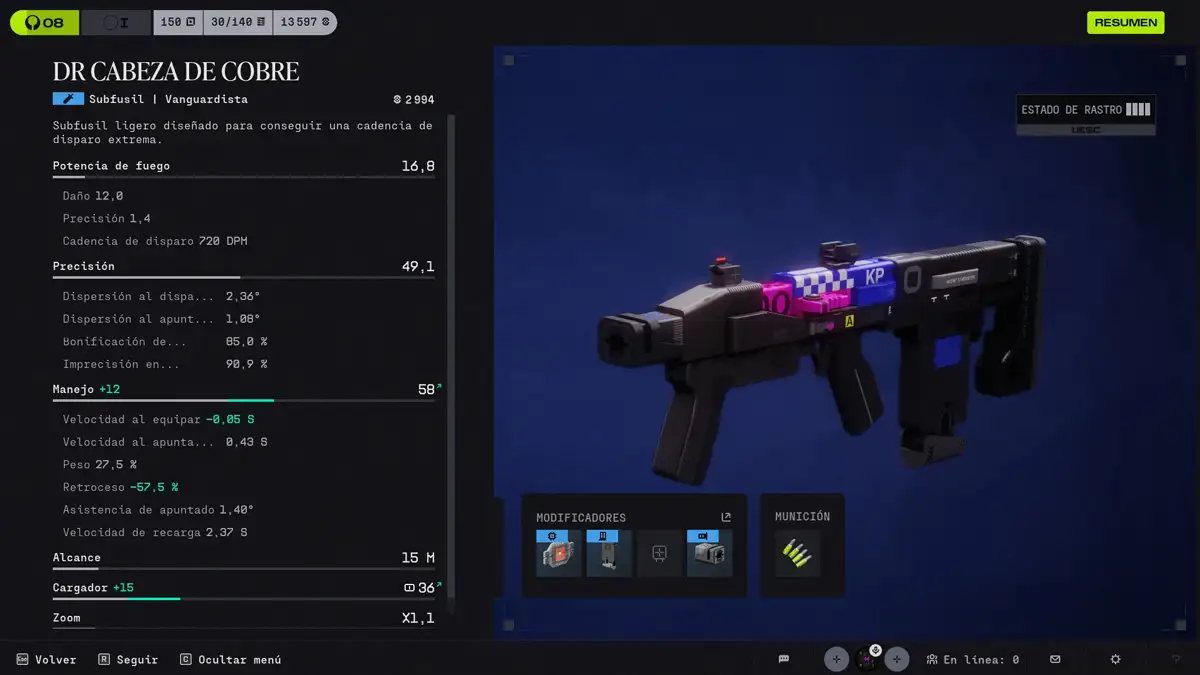
Task: Expand the Manejo stat section
Action: (243, 389)
